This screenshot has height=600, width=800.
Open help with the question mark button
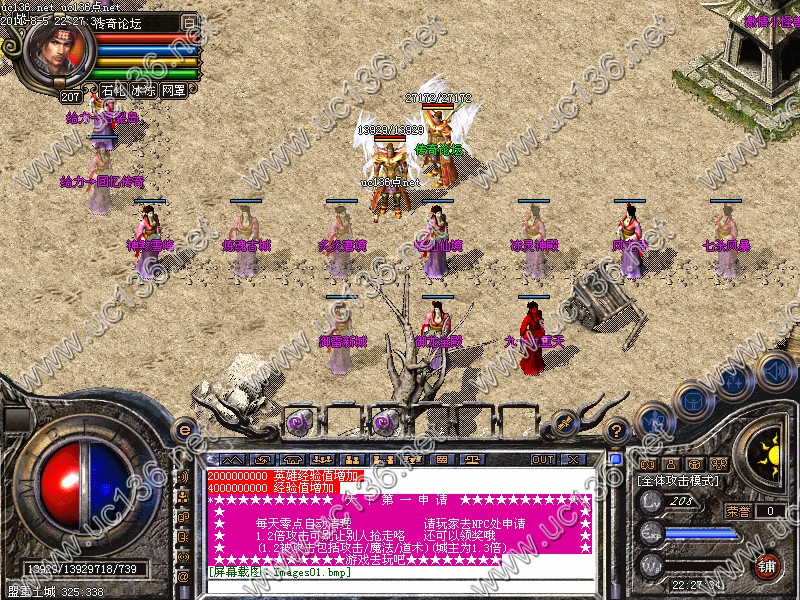click(x=617, y=430)
